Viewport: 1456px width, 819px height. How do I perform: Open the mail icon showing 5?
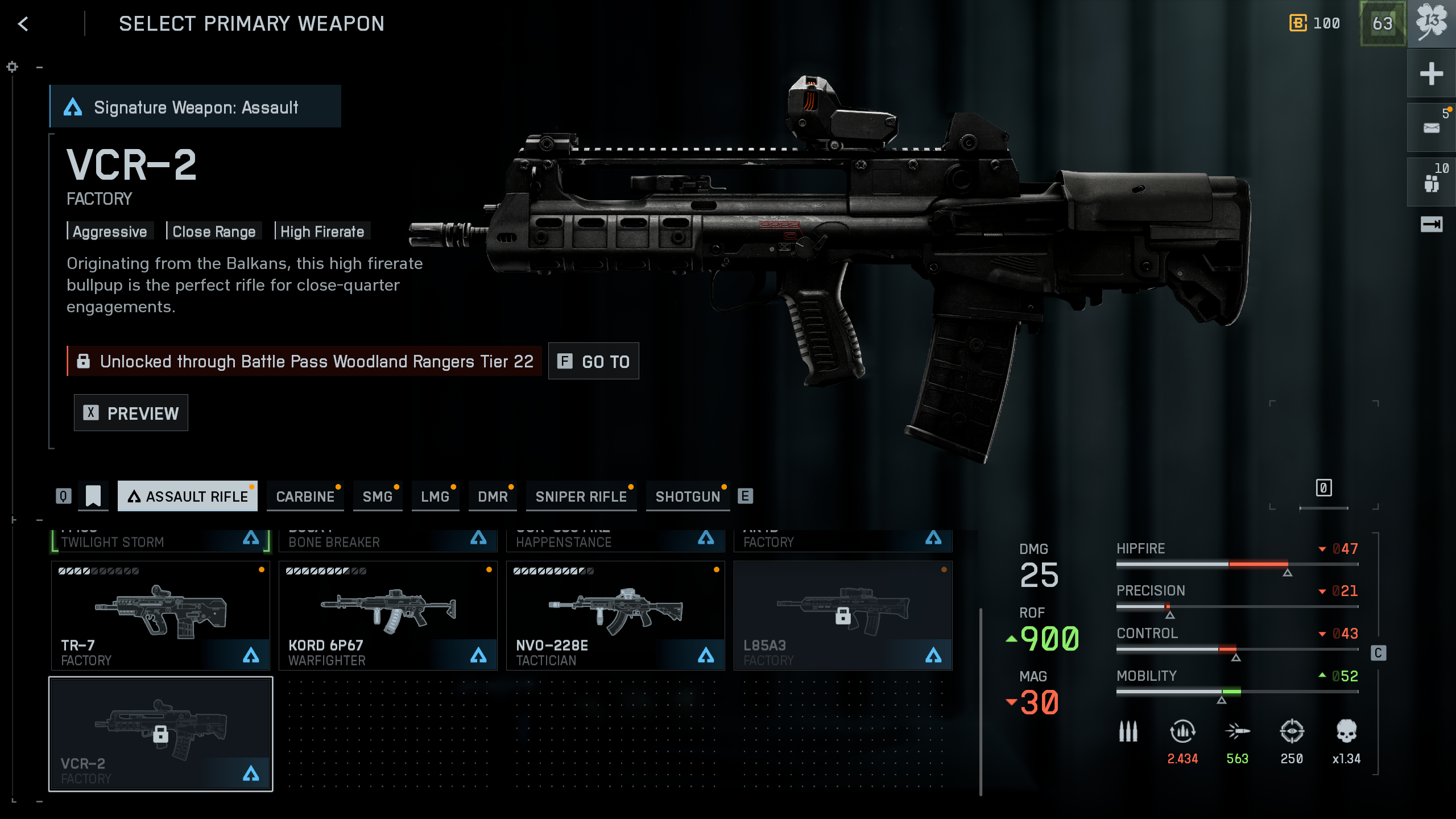(x=1431, y=127)
